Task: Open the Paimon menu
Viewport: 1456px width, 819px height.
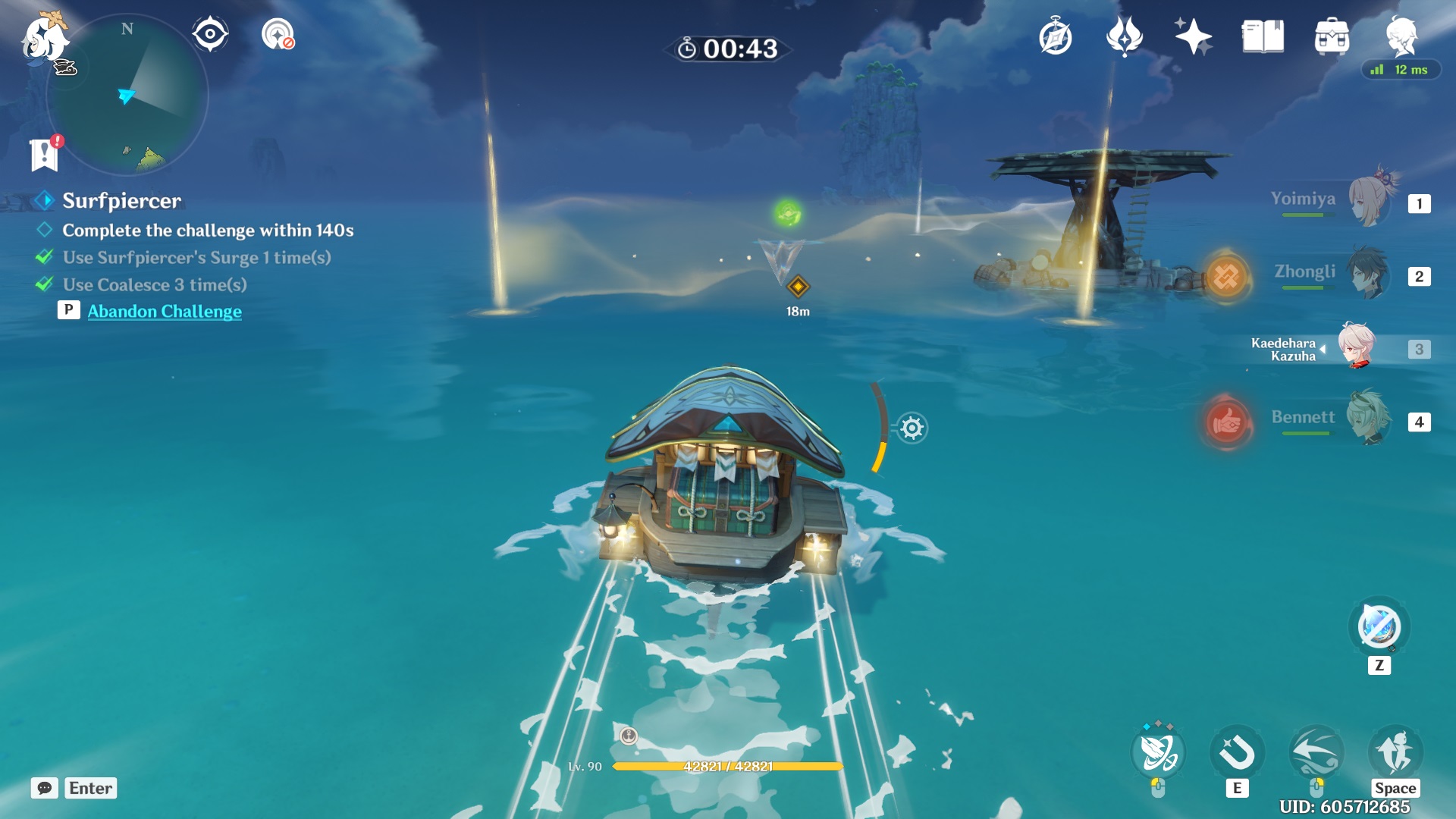Action: tap(44, 39)
